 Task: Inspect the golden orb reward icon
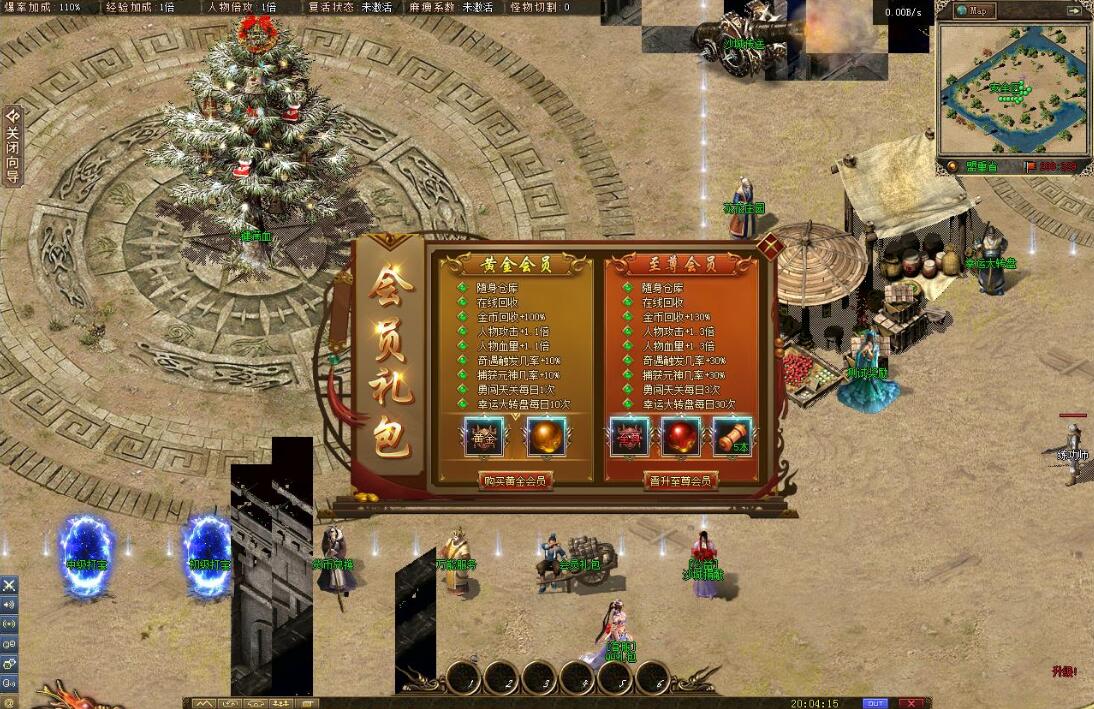click(547, 438)
